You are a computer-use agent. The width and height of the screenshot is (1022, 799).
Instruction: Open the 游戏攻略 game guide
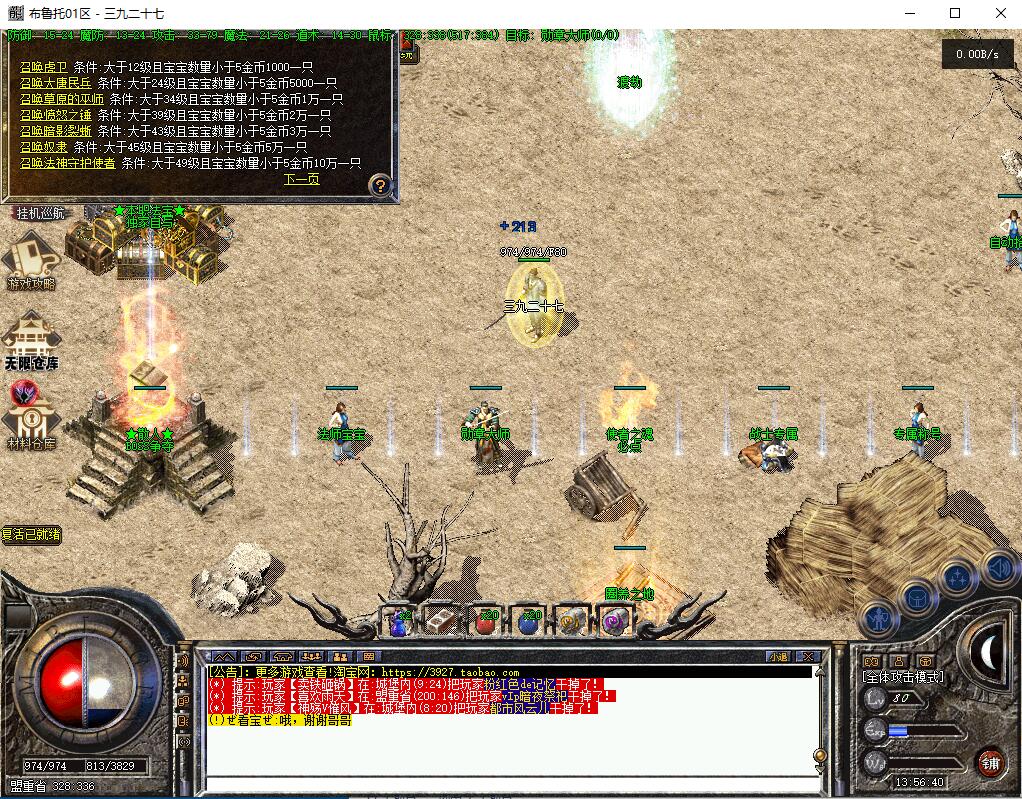pos(31,260)
